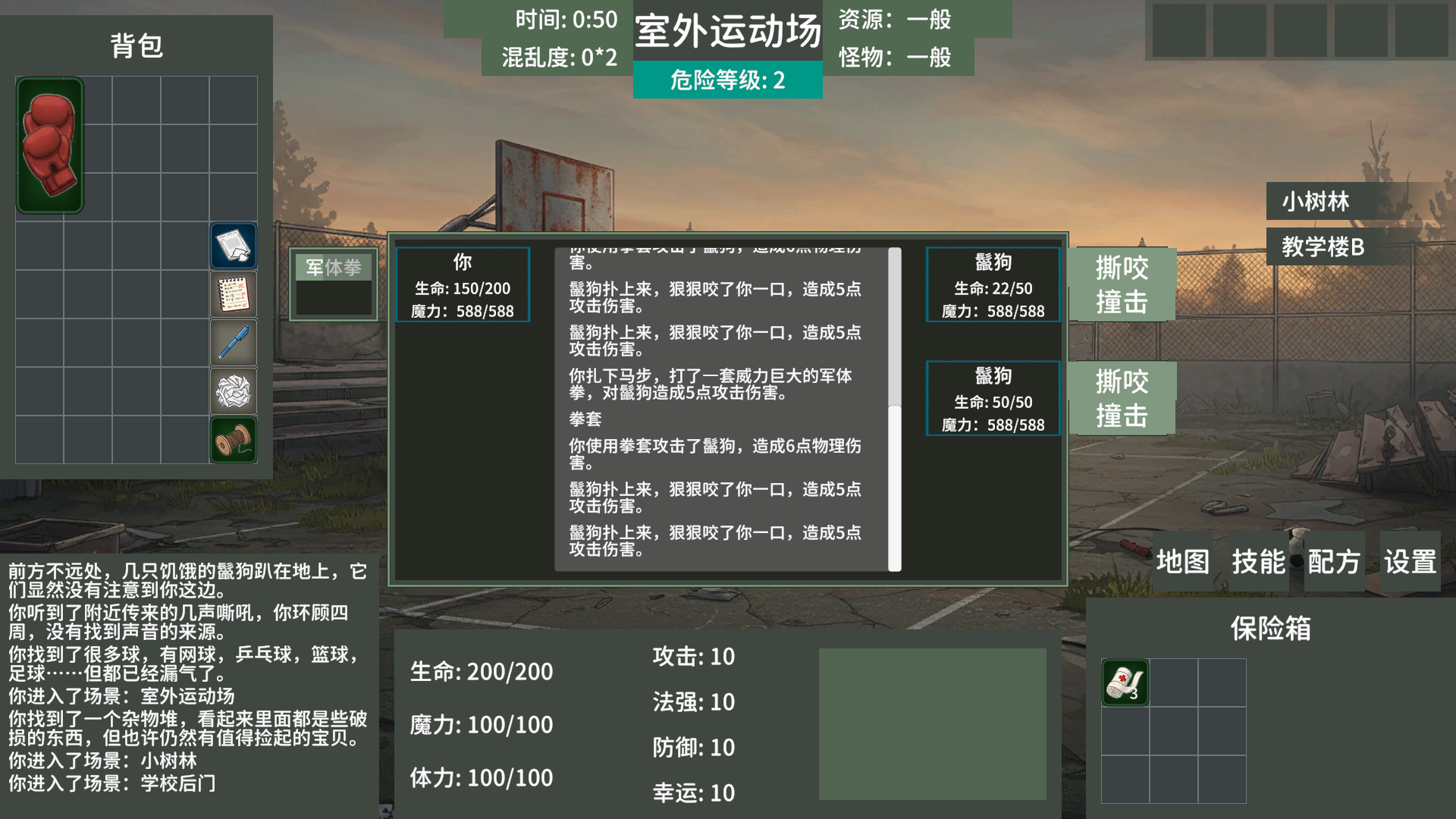Open the 设置 settings panel
The width and height of the screenshot is (1456, 819).
1409,561
